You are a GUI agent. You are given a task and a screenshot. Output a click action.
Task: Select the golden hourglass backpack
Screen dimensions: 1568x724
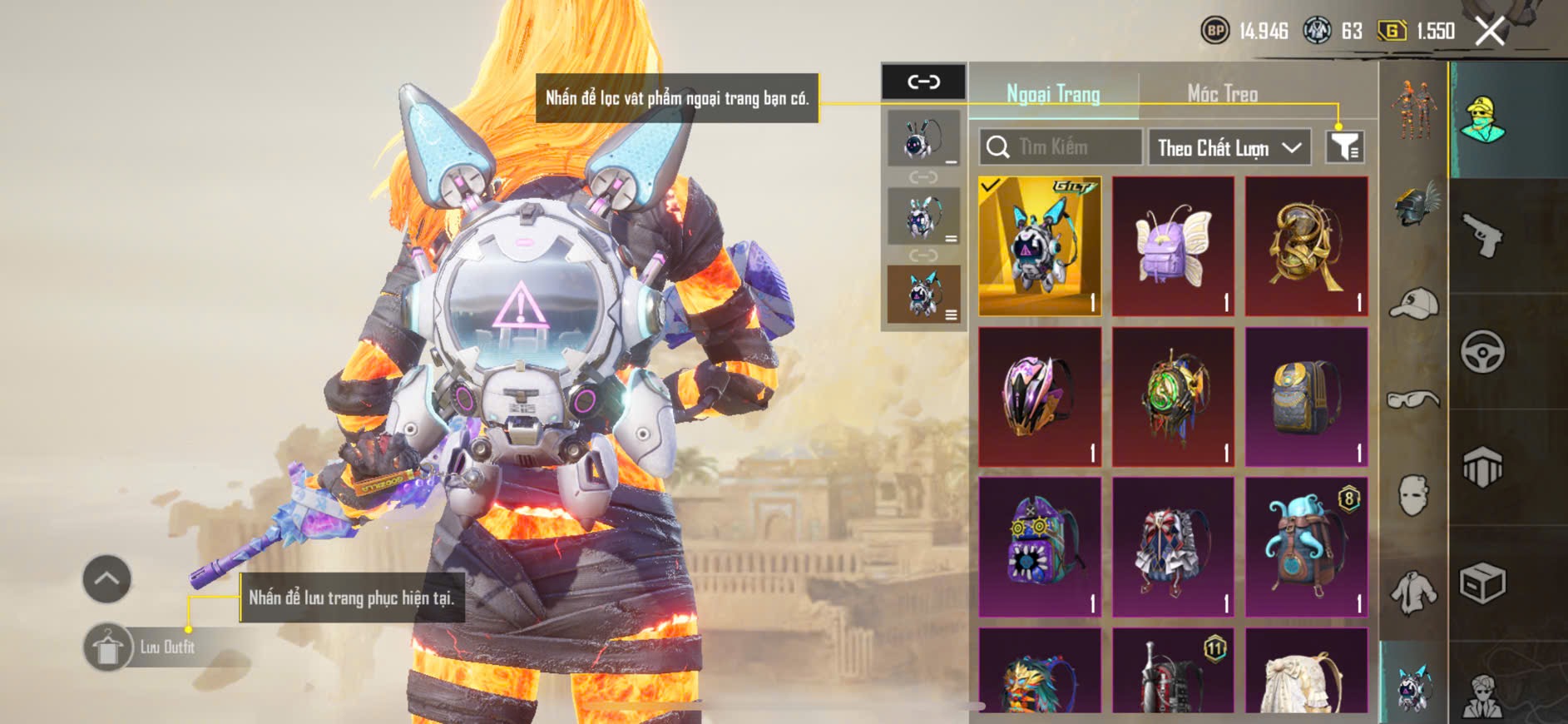pos(1306,245)
